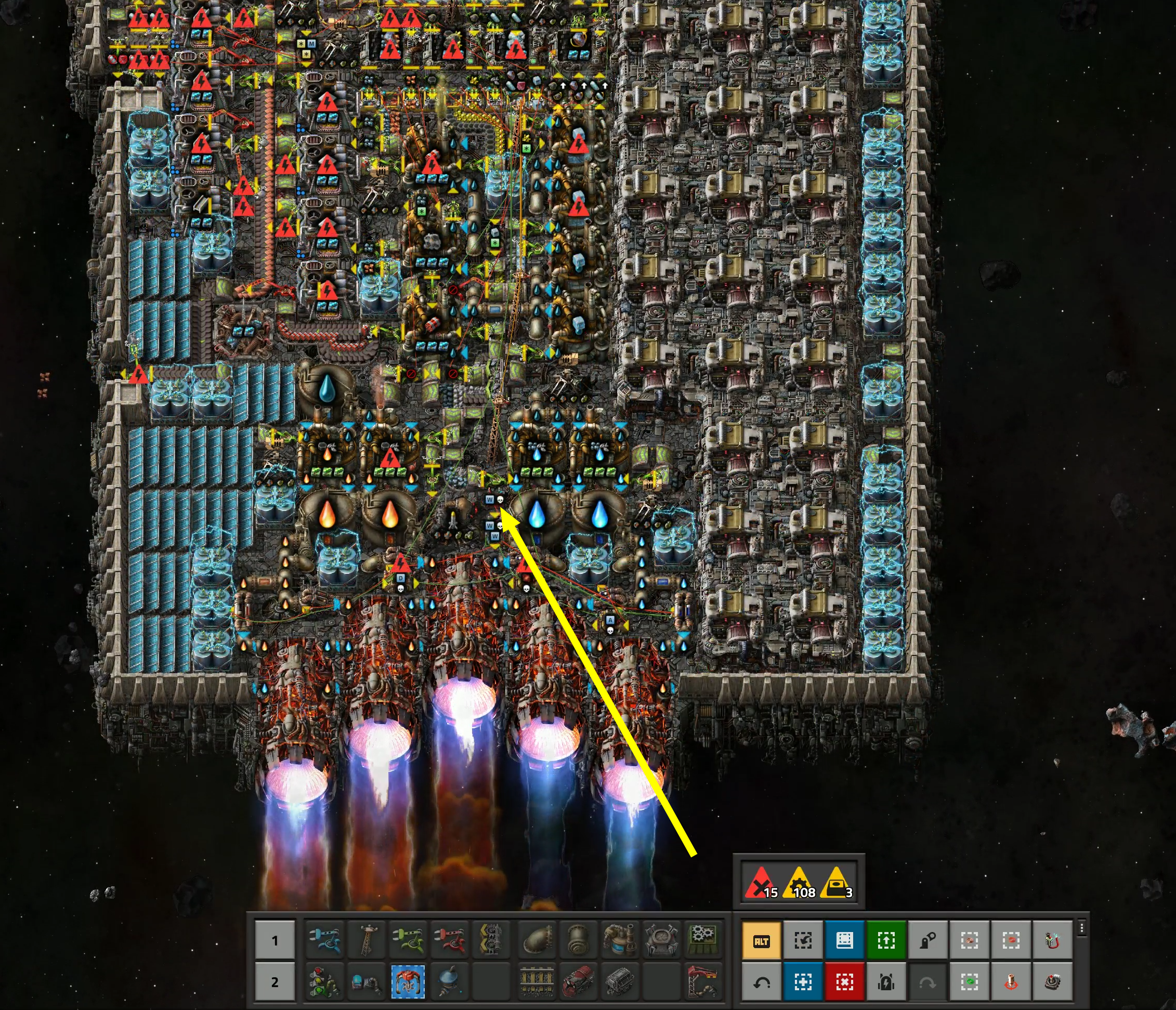Toggle the ALT mode shortcut button
Viewport: 1176px width, 1010px height.
pyautogui.click(x=761, y=941)
